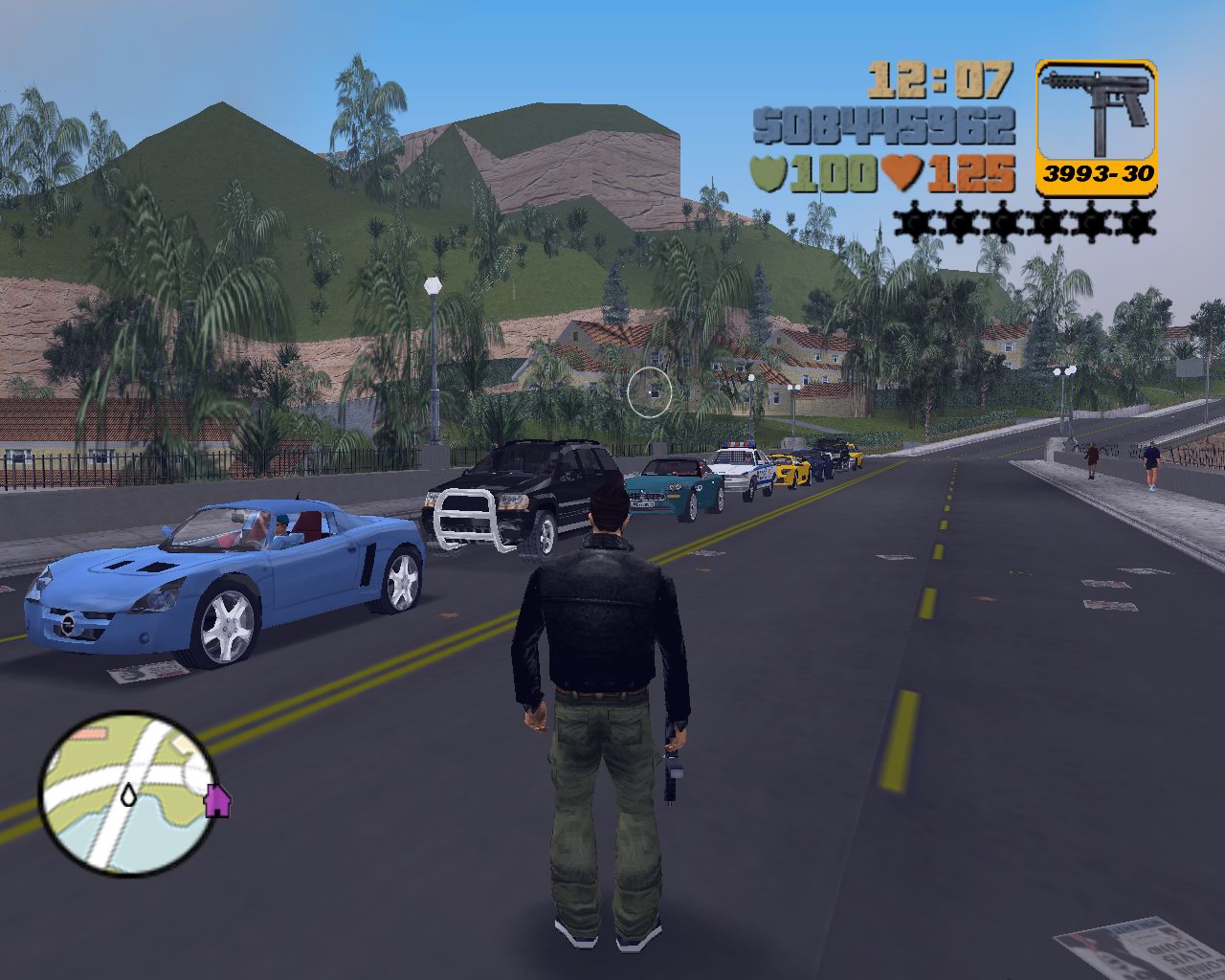Screen dimensions: 1225x980
Task: Click the yellow weapon slot frame
Action: tap(1098, 124)
